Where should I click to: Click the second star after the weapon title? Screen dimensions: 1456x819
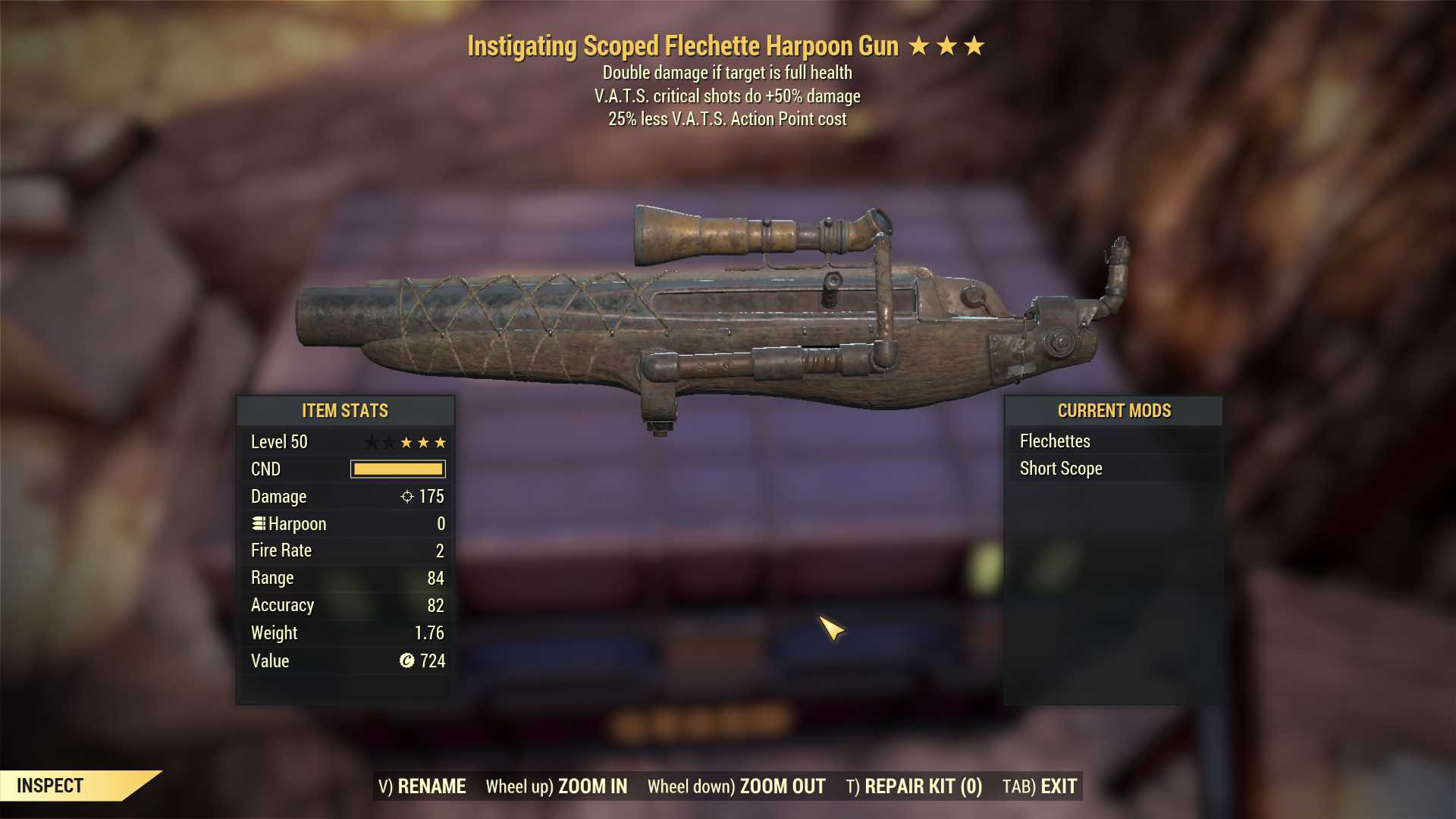coord(946,45)
